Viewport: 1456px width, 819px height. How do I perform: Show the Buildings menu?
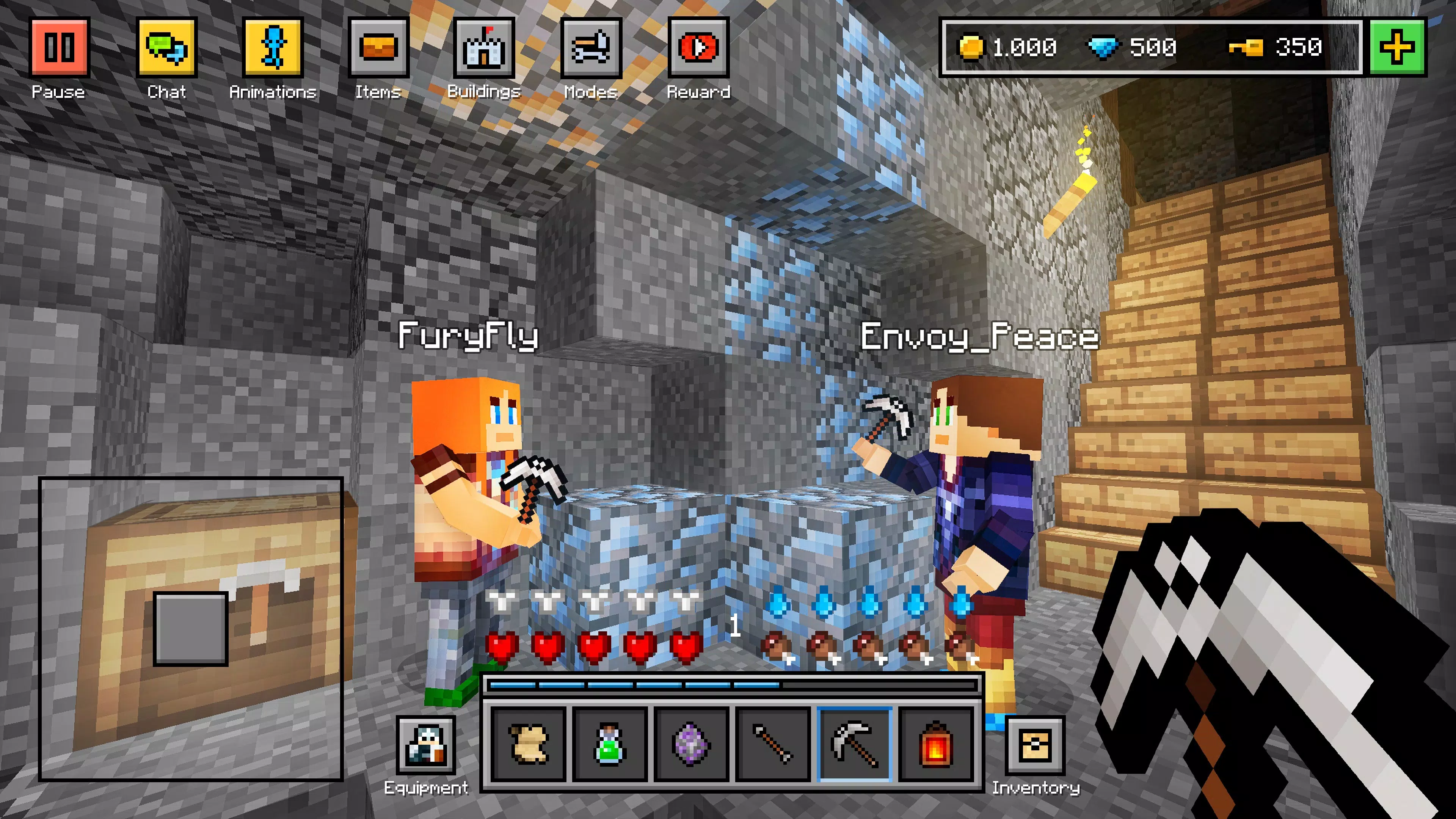point(485,47)
